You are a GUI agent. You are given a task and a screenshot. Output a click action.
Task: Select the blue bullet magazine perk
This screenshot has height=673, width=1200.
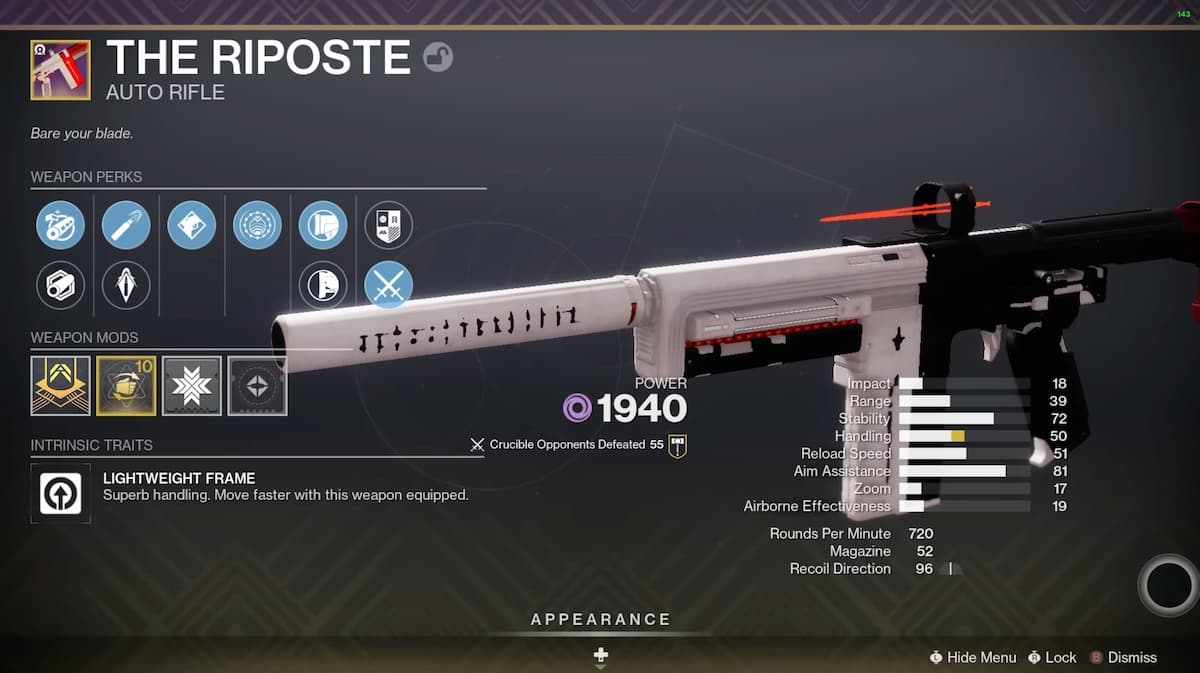point(126,225)
